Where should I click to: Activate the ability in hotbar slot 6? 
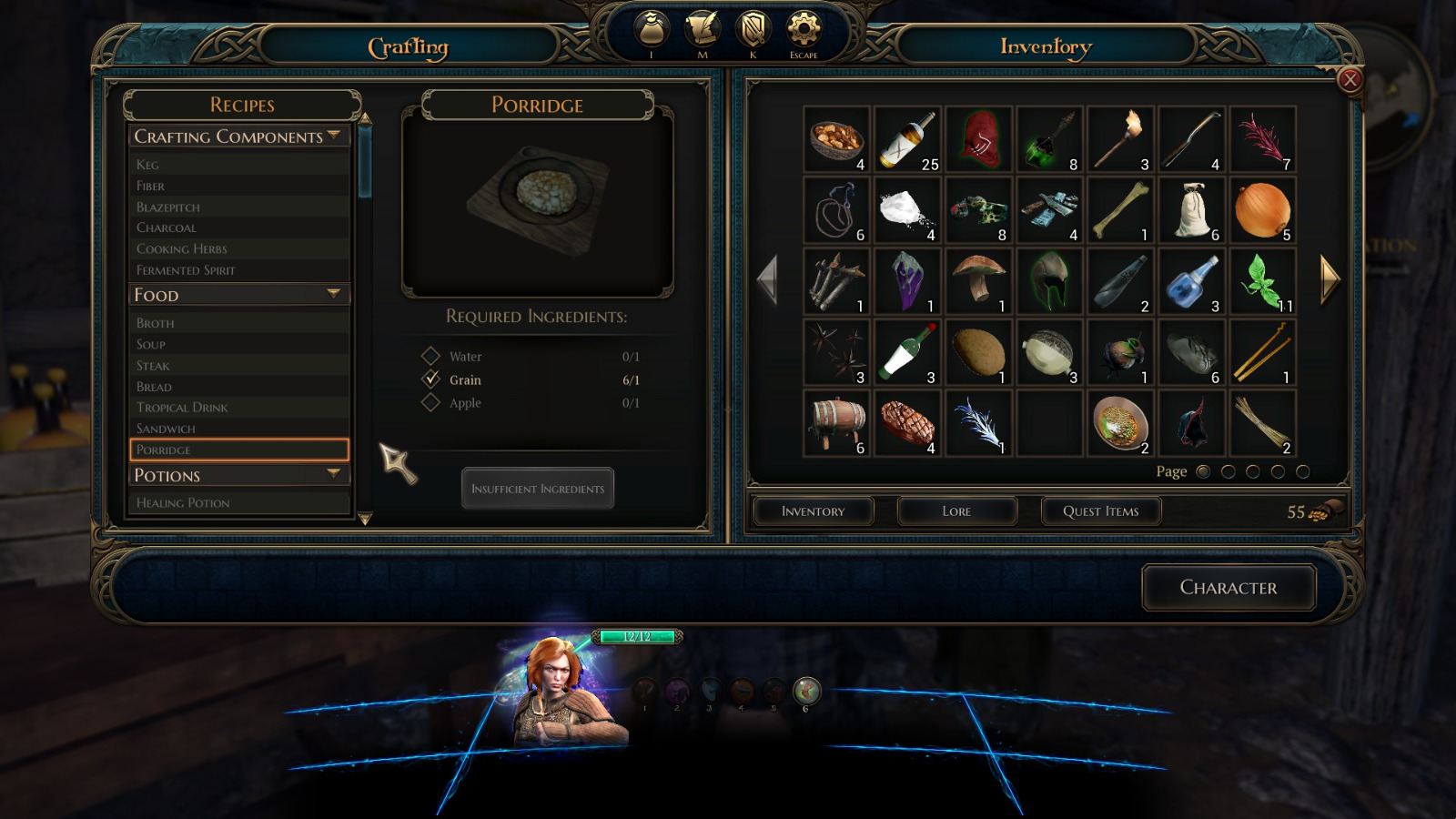click(806, 692)
